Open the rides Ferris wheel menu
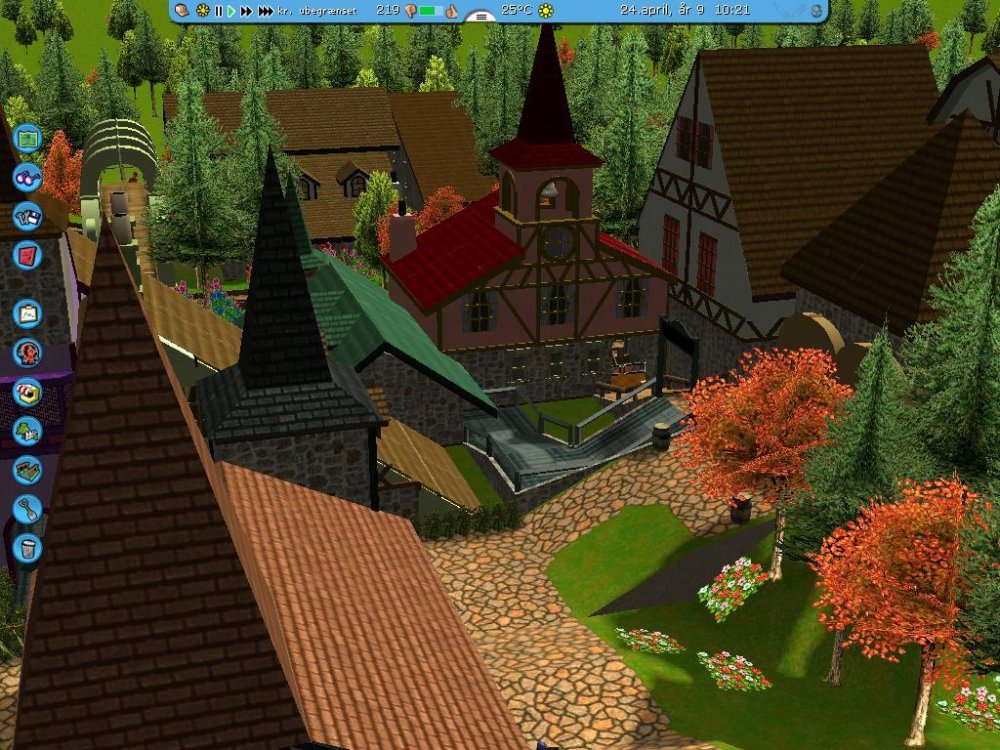This screenshot has height=750, width=1000. pyautogui.click(x=27, y=352)
